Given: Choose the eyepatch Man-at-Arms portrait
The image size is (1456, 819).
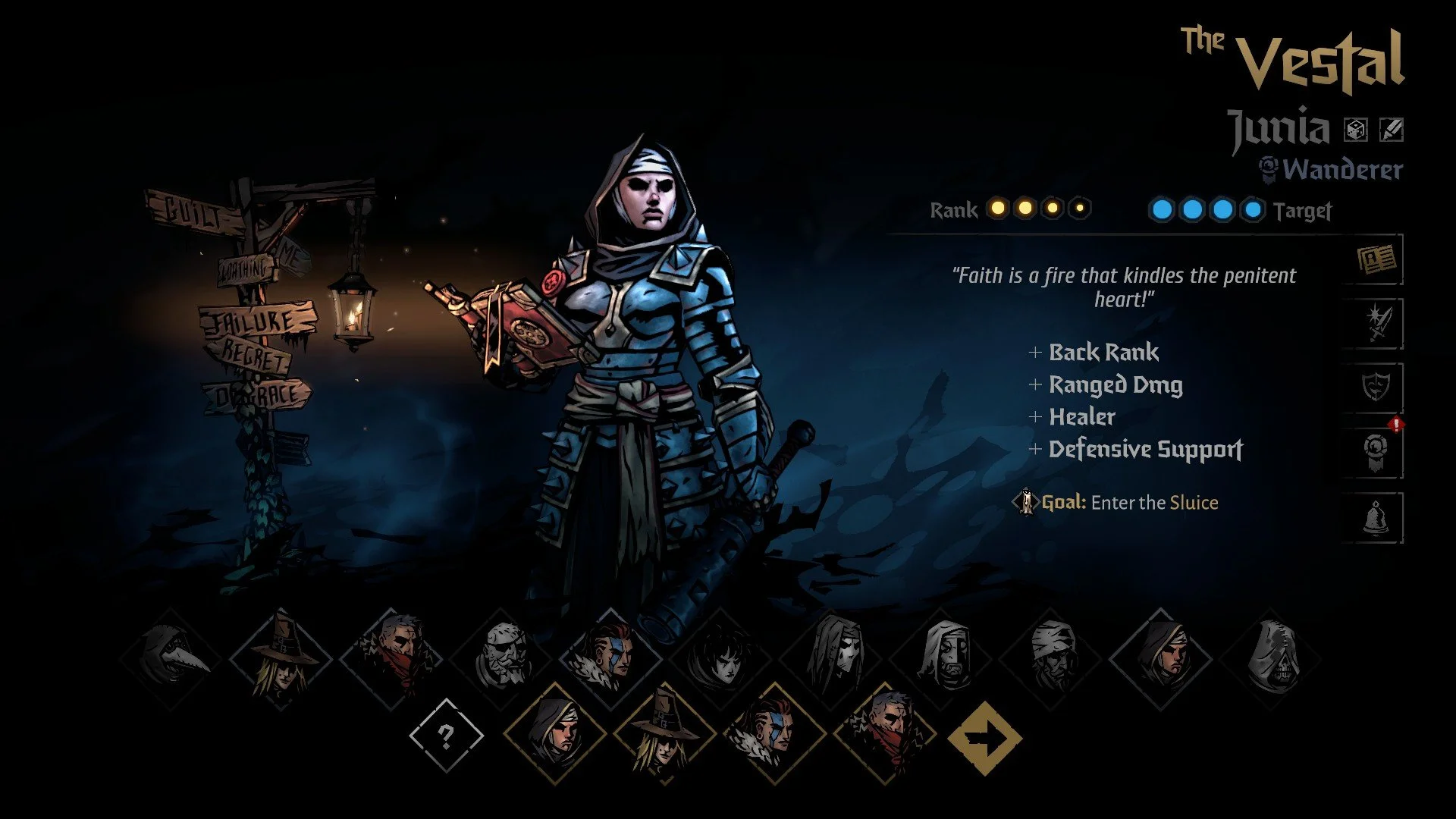Looking at the screenshot, I should [501, 657].
